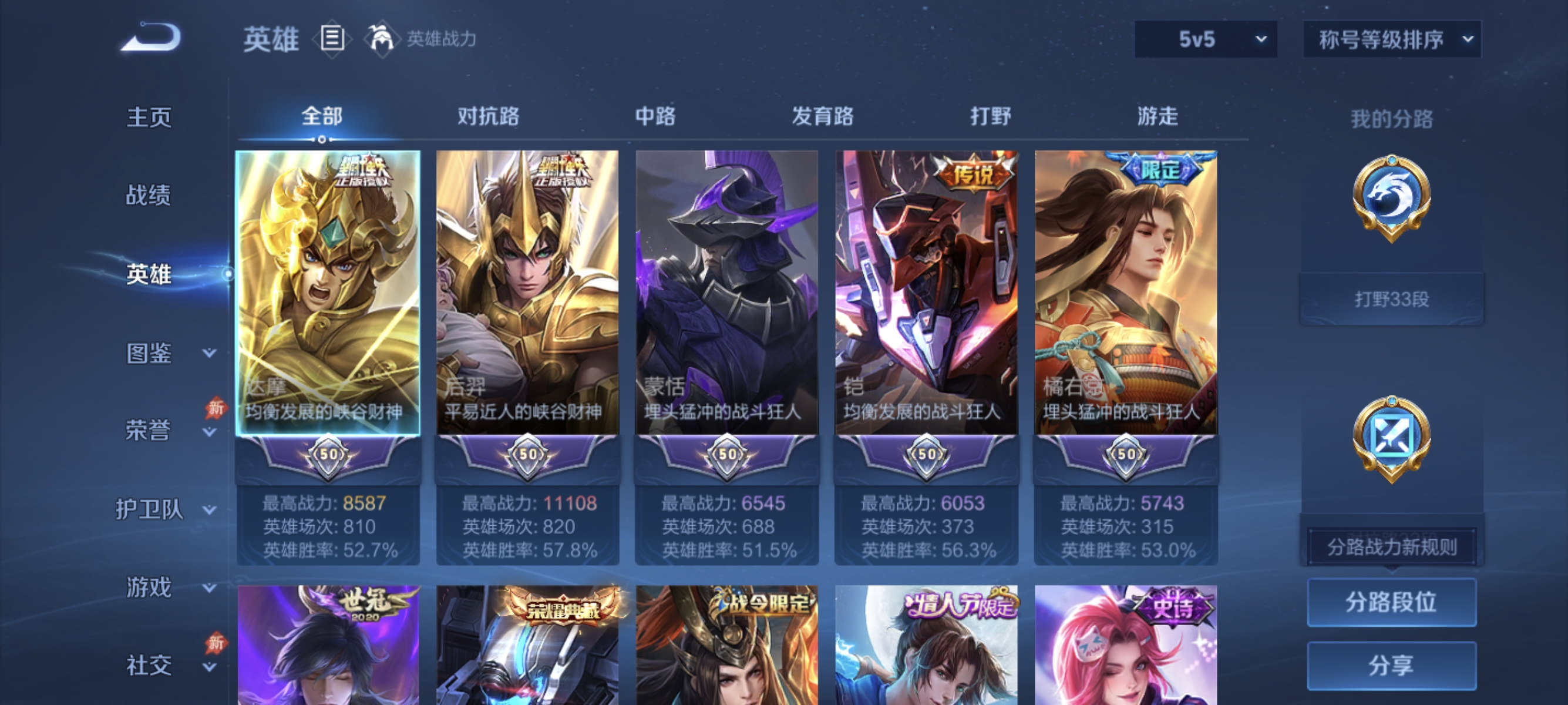
Task: Click the 分享 button
Action: (1392, 666)
